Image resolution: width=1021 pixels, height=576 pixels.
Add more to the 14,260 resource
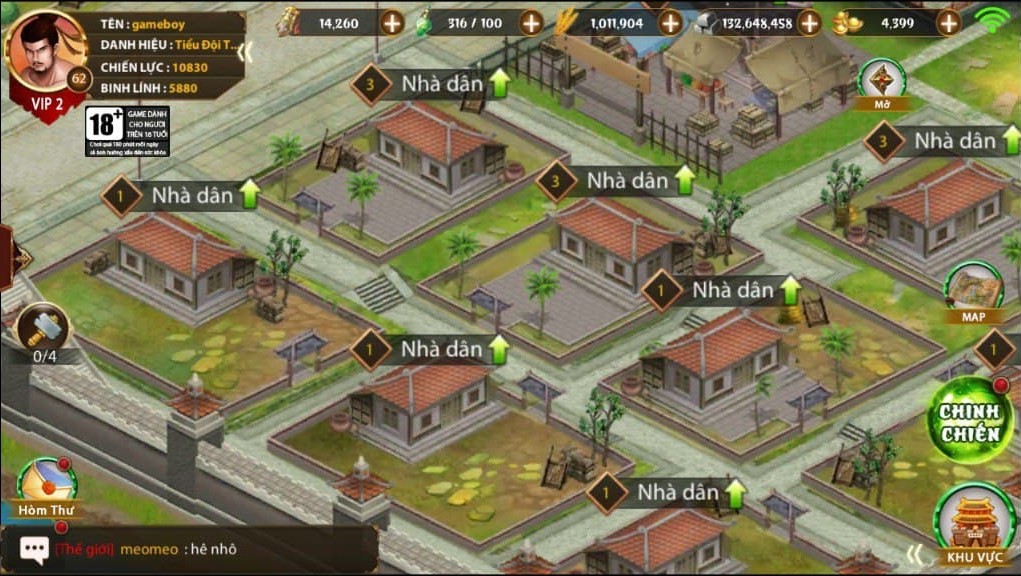[x=391, y=22]
